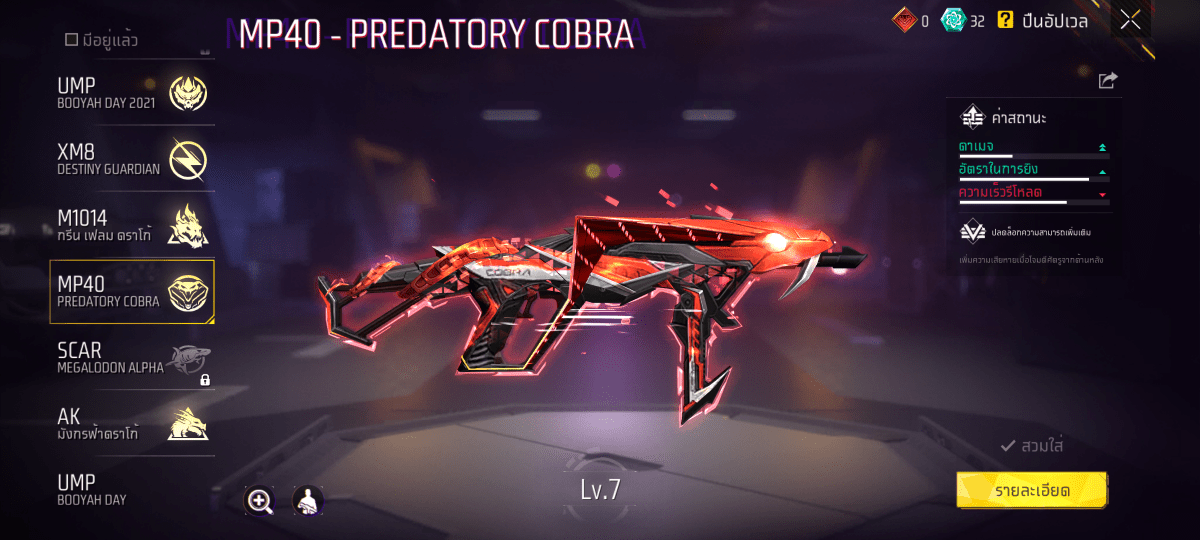
Task: Tap the teal token currency icon
Action: click(x=953, y=20)
